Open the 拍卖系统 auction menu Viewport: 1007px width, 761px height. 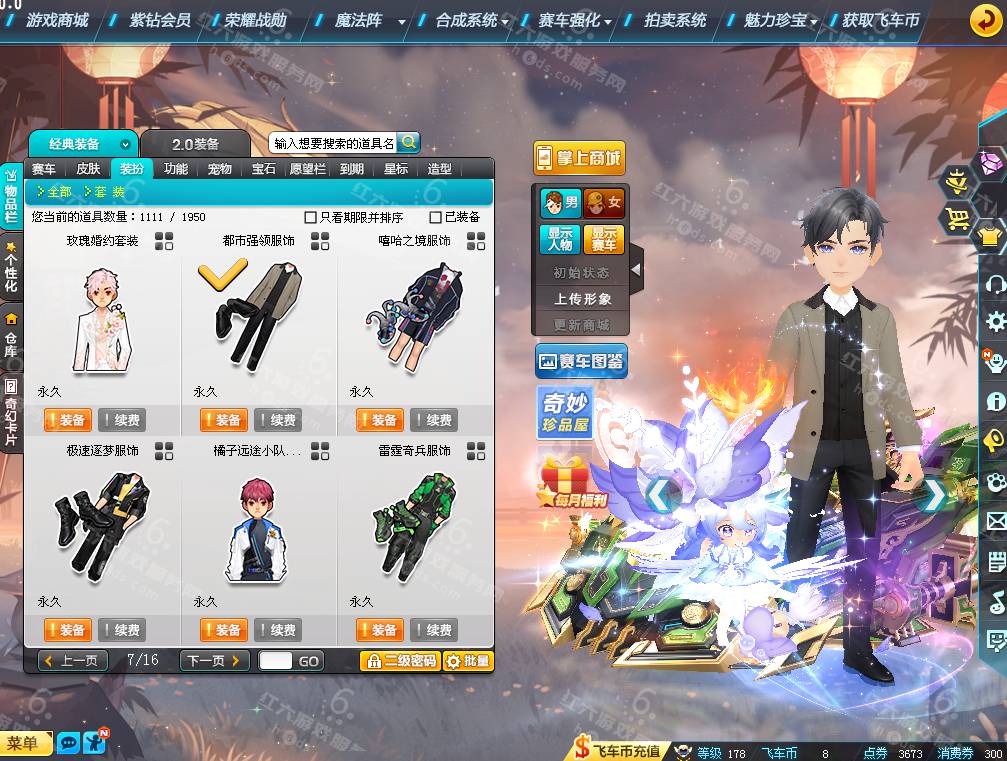pos(675,20)
